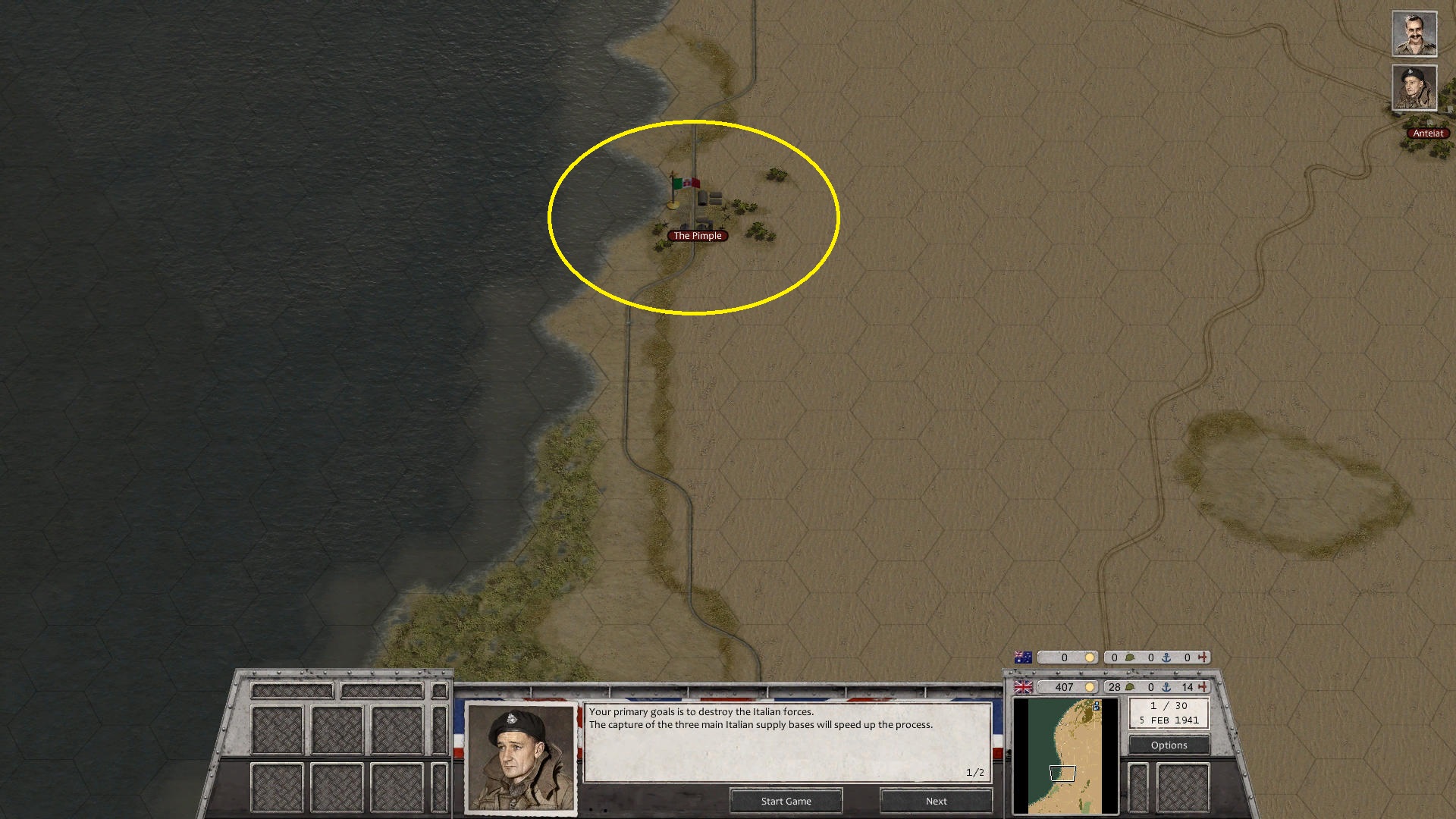Click the prestige coin icon beside 407
The height and width of the screenshot is (819, 1456).
tap(1089, 687)
